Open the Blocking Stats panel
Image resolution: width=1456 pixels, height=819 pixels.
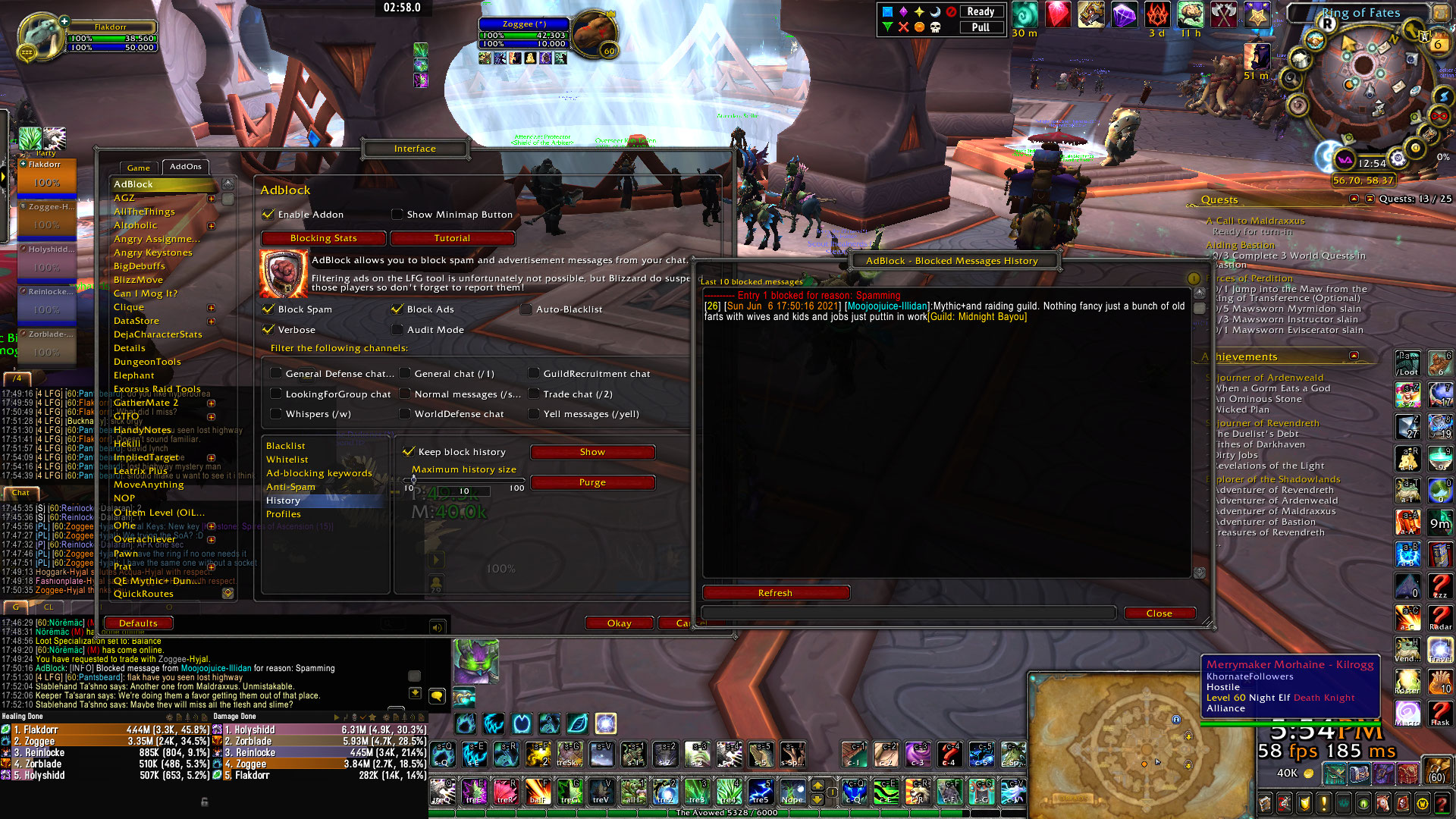[x=322, y=238]
